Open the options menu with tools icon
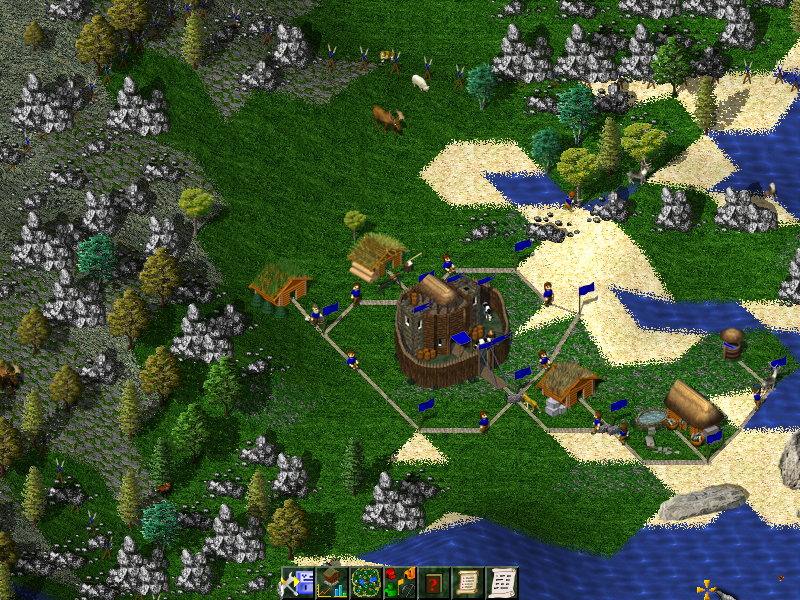Viewport: 800px width, 600px height. tap(298, 583)
